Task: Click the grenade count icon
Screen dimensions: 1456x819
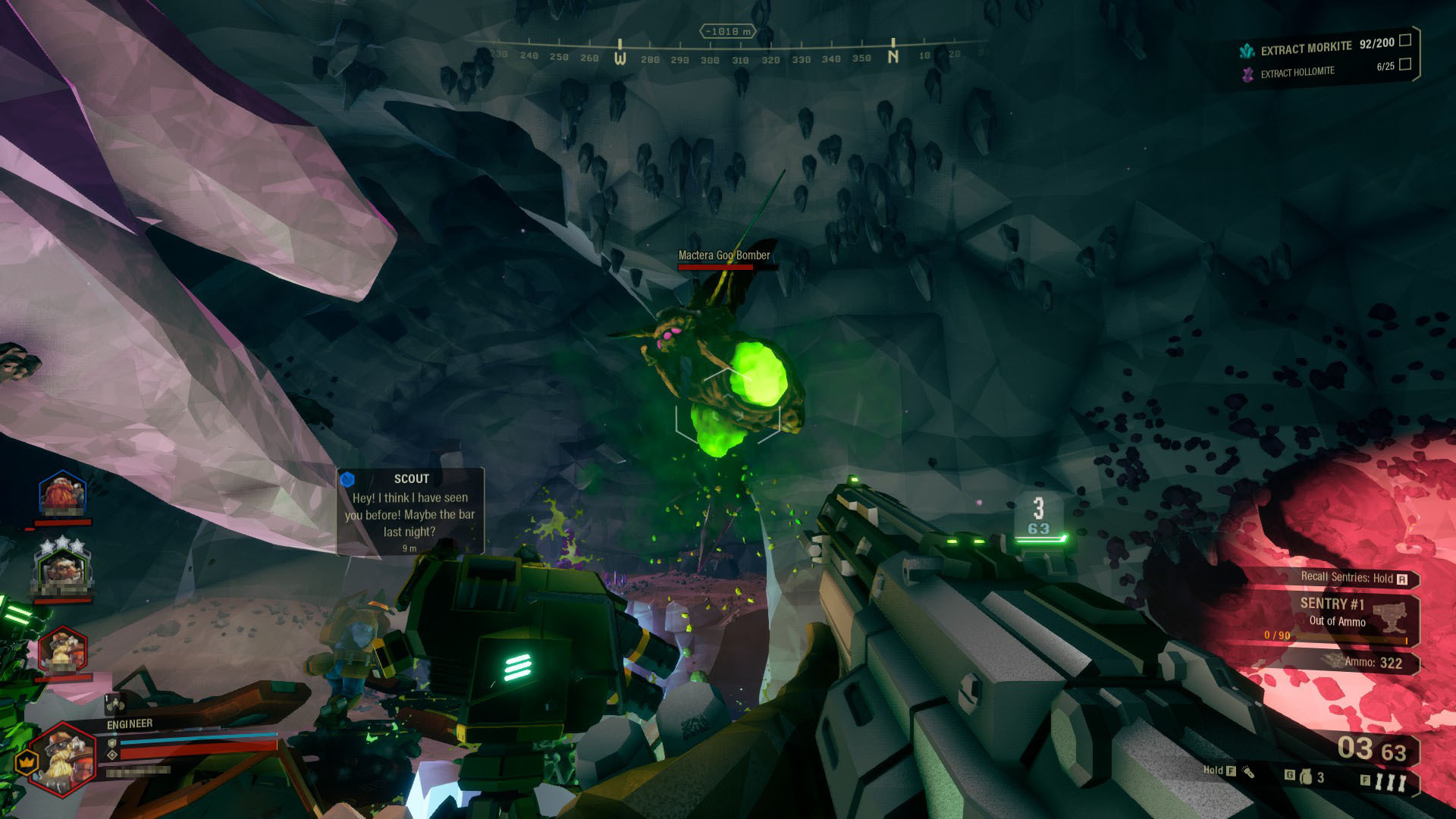Action: [x=1306, y=777]
